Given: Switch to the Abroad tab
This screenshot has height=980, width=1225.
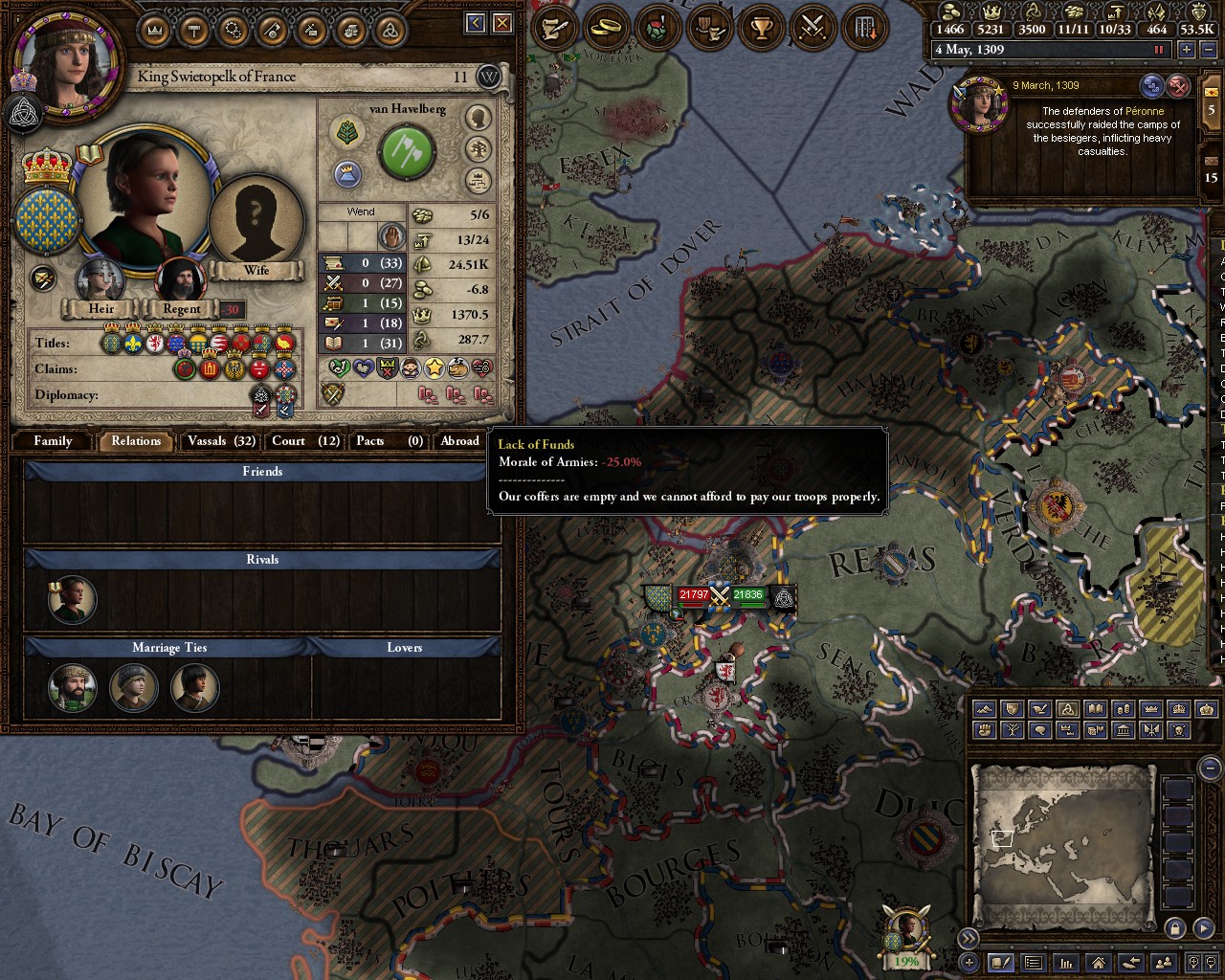Looking at the screenshot, I should [459, 441].
